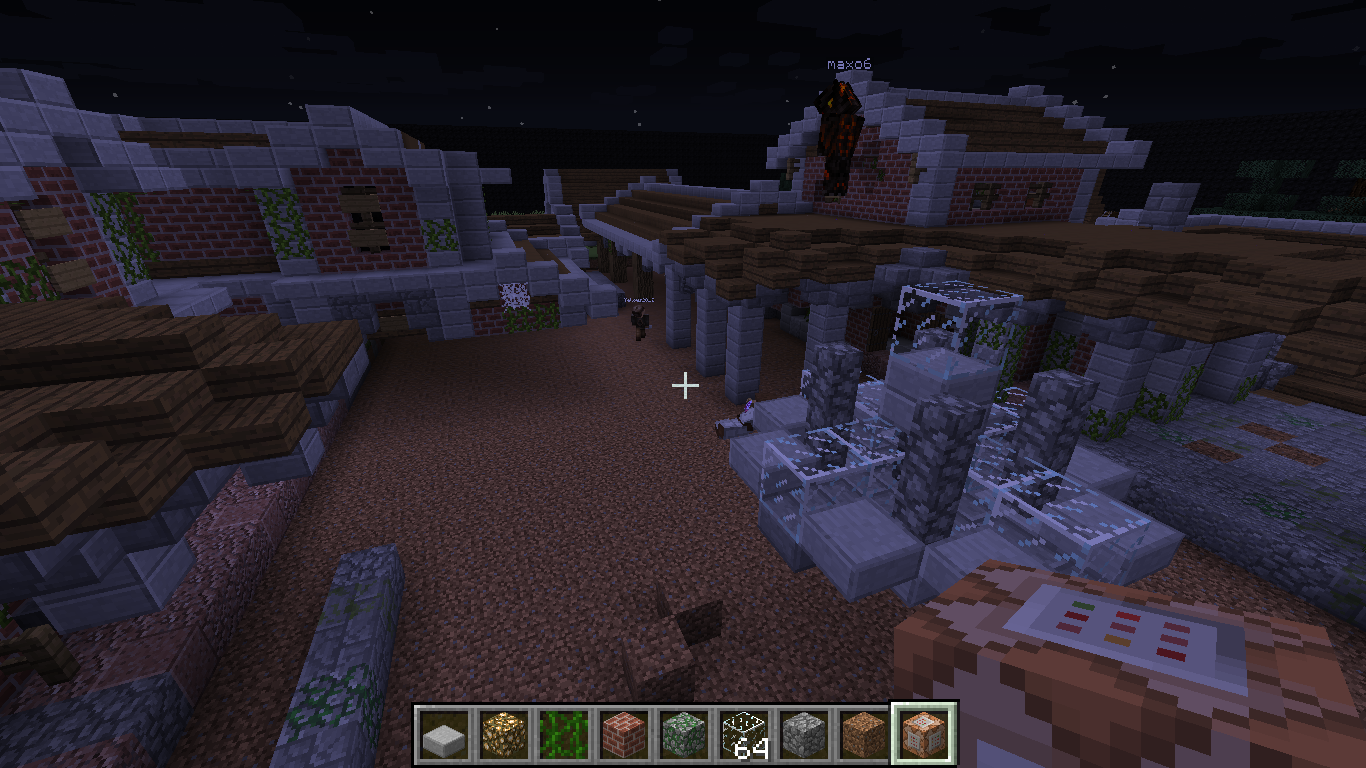Viewport: 1366px width, 768px height.
Task: Pick the brown dirt block slot
Action: (x=864, y=736)
